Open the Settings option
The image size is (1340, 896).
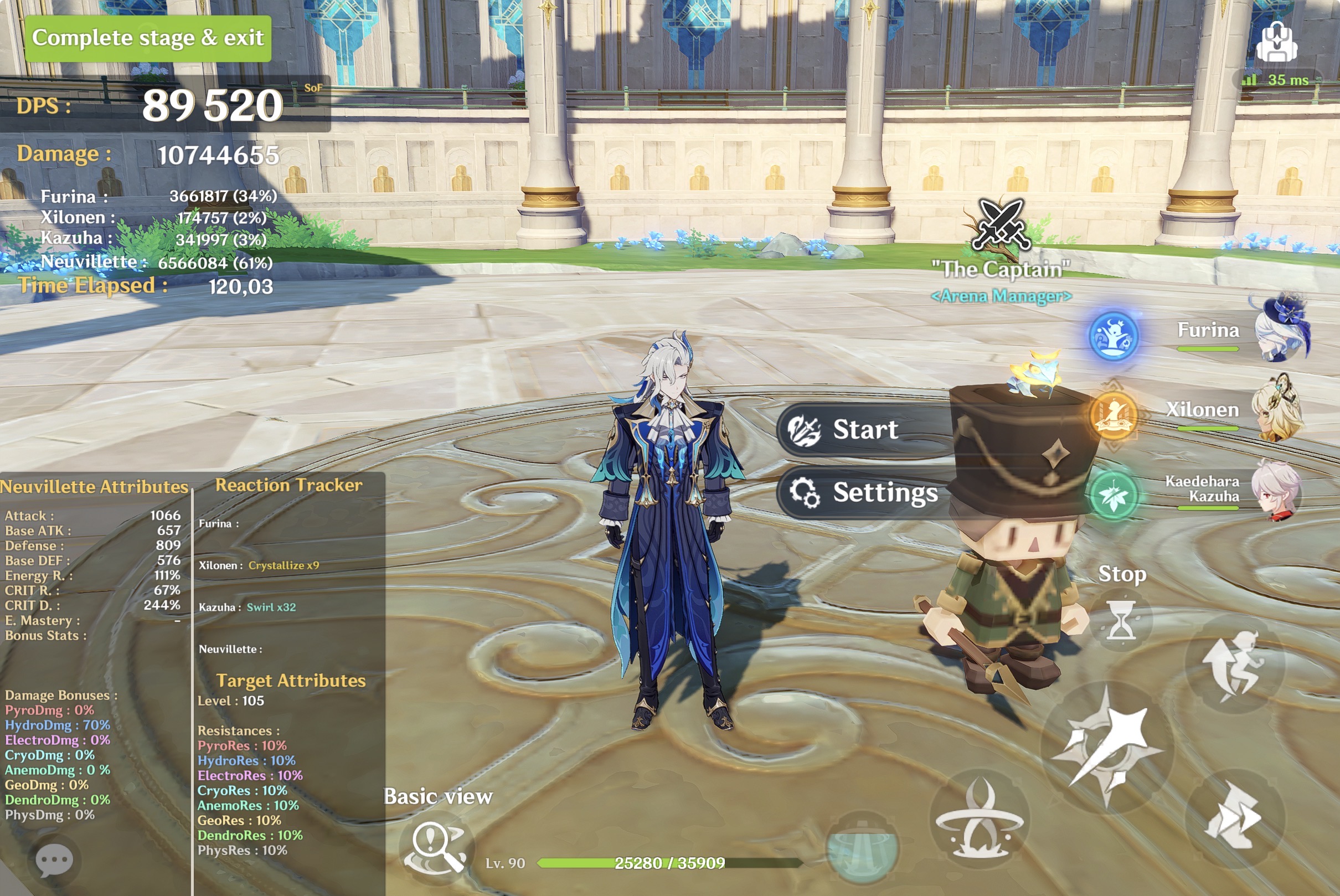click(864, 492)
